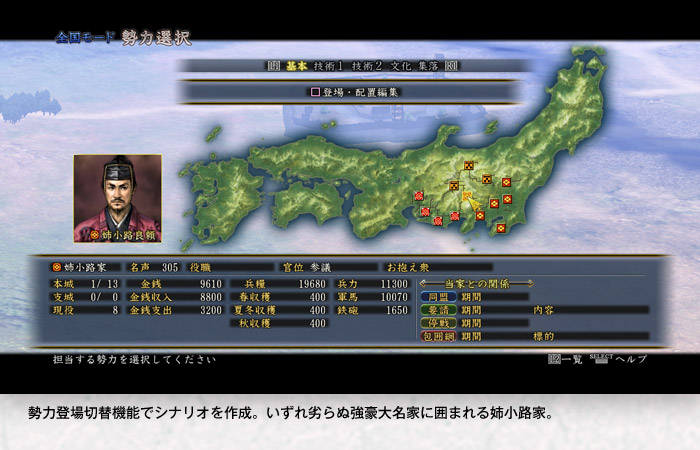Viewport: 700px width, 450px height.
Task: Open the 技術1 tab
Action: (328, 66)
